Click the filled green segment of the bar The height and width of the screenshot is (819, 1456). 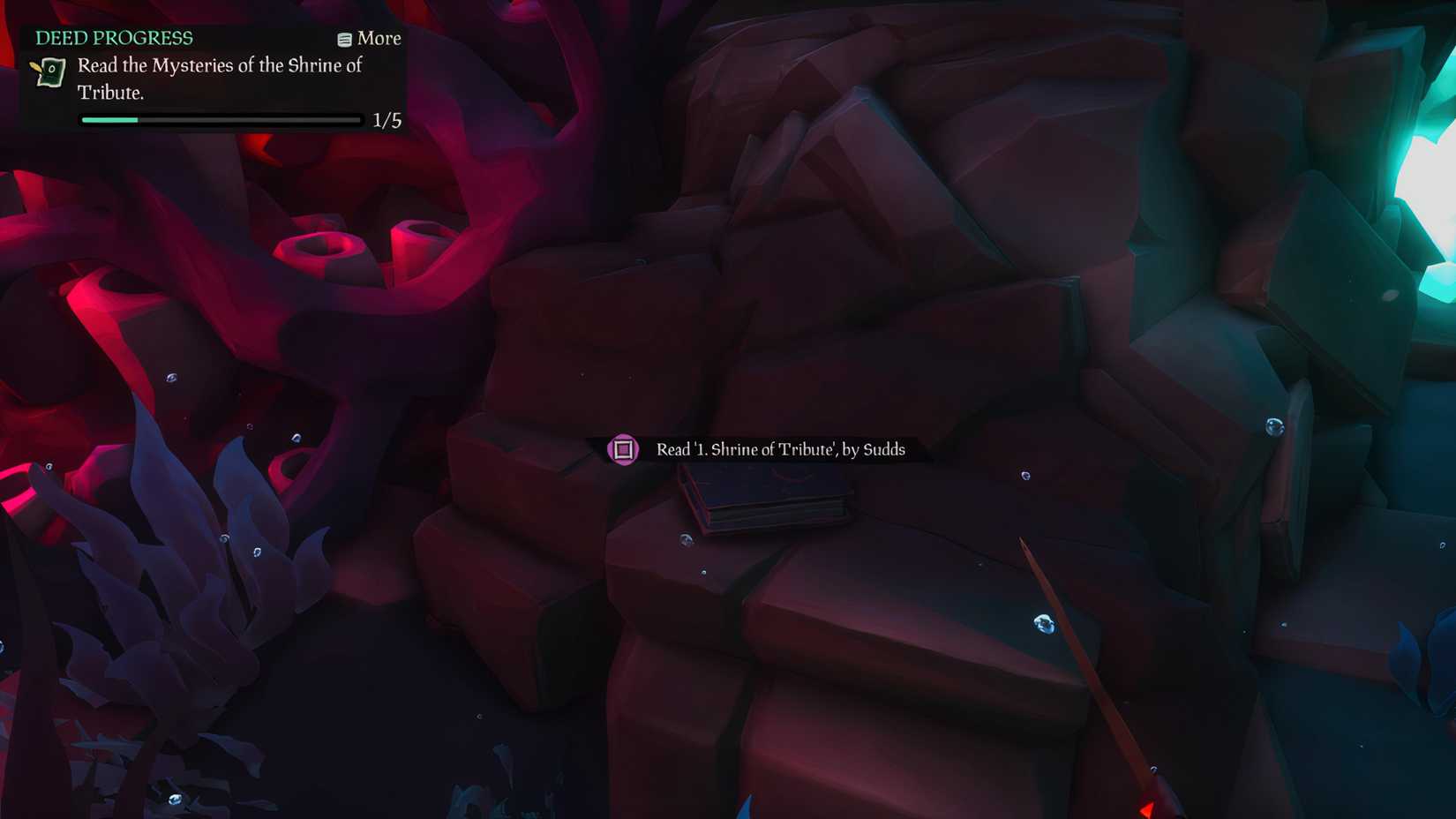click(x=110, y=119)
